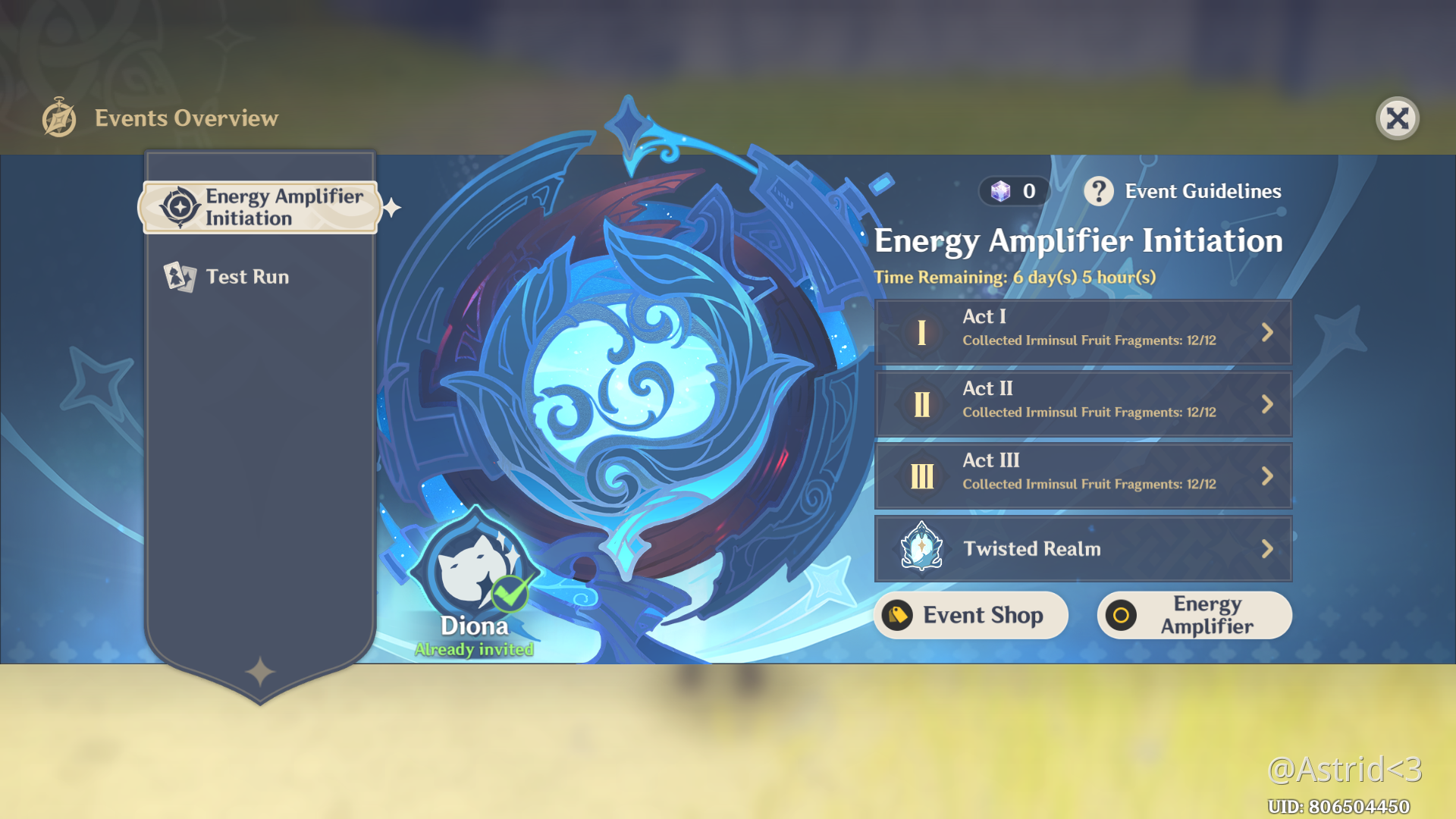This screenshot has height=819, width=1456.
Task: Open the Event Shop
Action: pyautogui.click(x=971, y=615)
